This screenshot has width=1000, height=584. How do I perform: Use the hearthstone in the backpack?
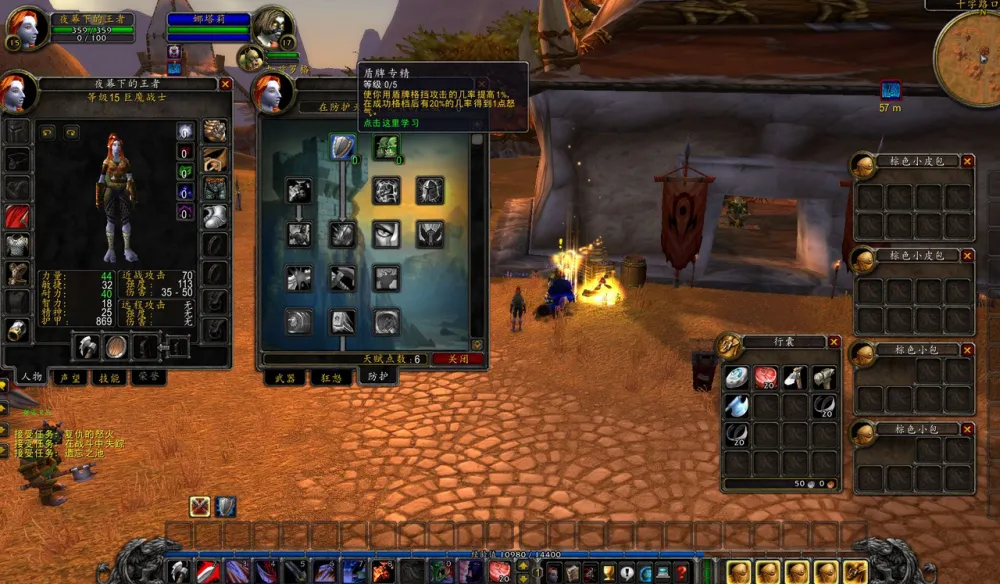(x=736, y=378)
